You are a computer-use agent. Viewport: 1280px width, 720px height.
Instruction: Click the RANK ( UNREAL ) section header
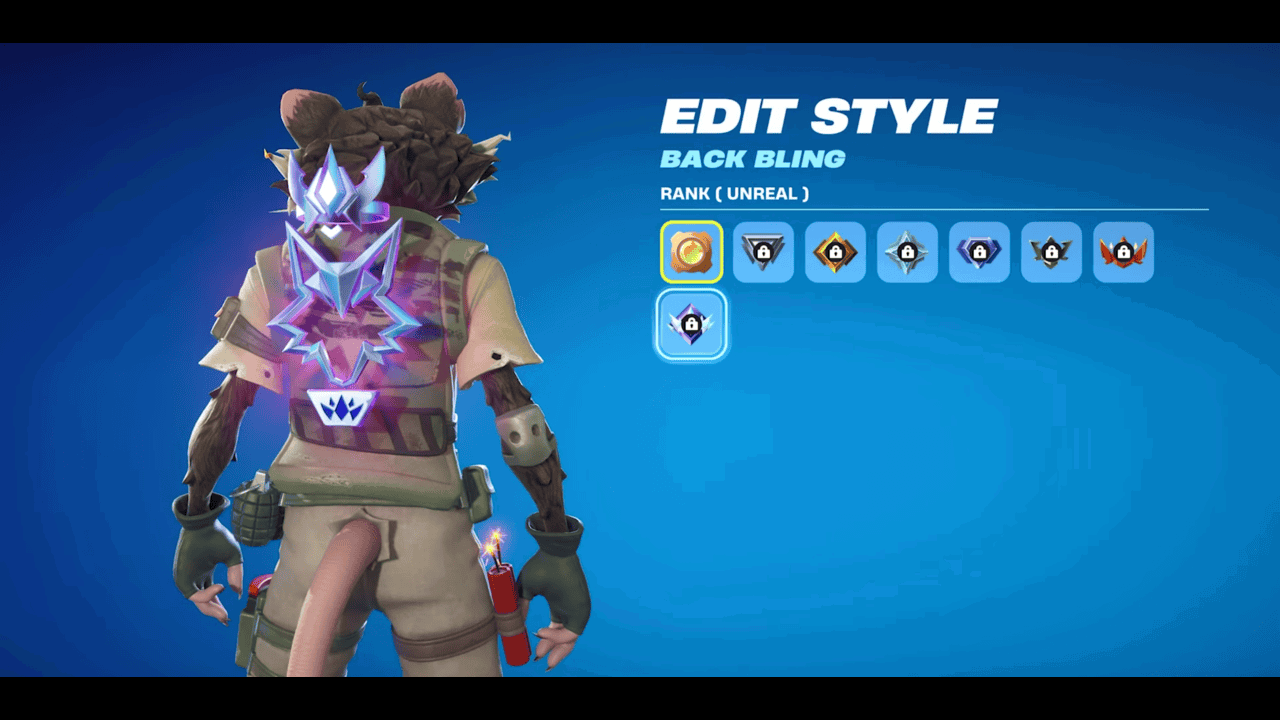pos(735,193)
